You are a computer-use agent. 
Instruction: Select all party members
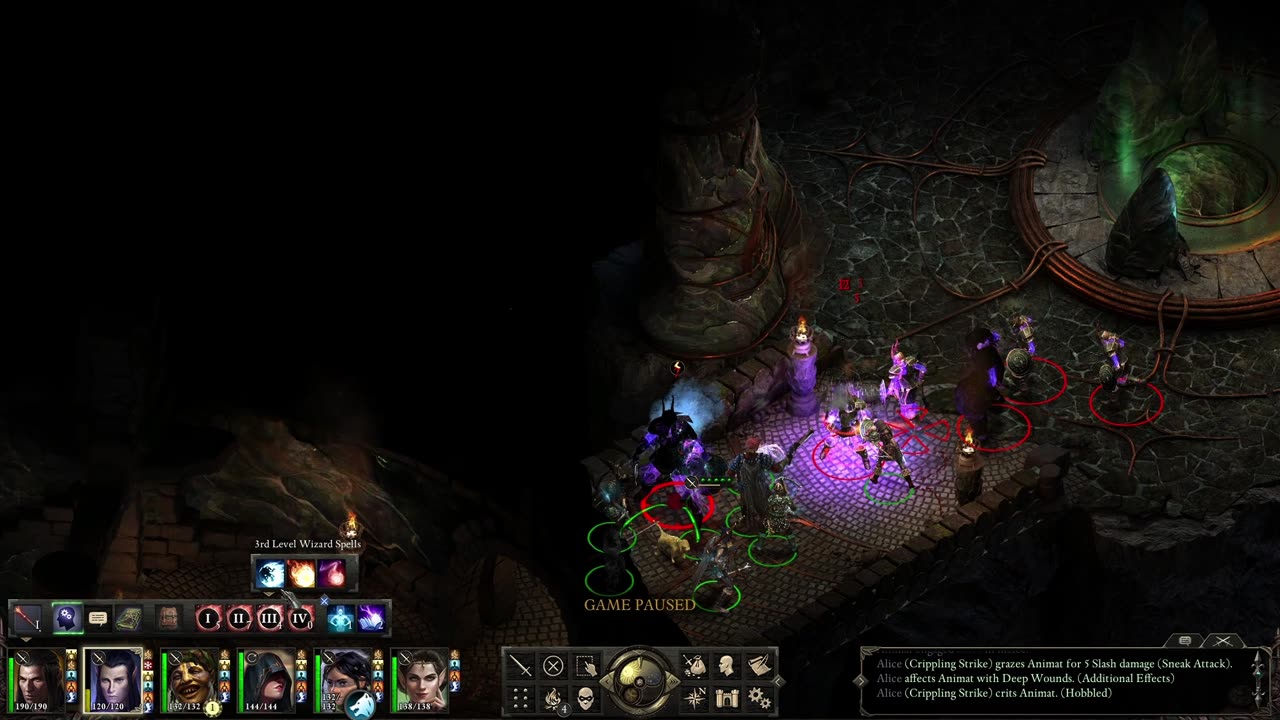tap(586, 665)
